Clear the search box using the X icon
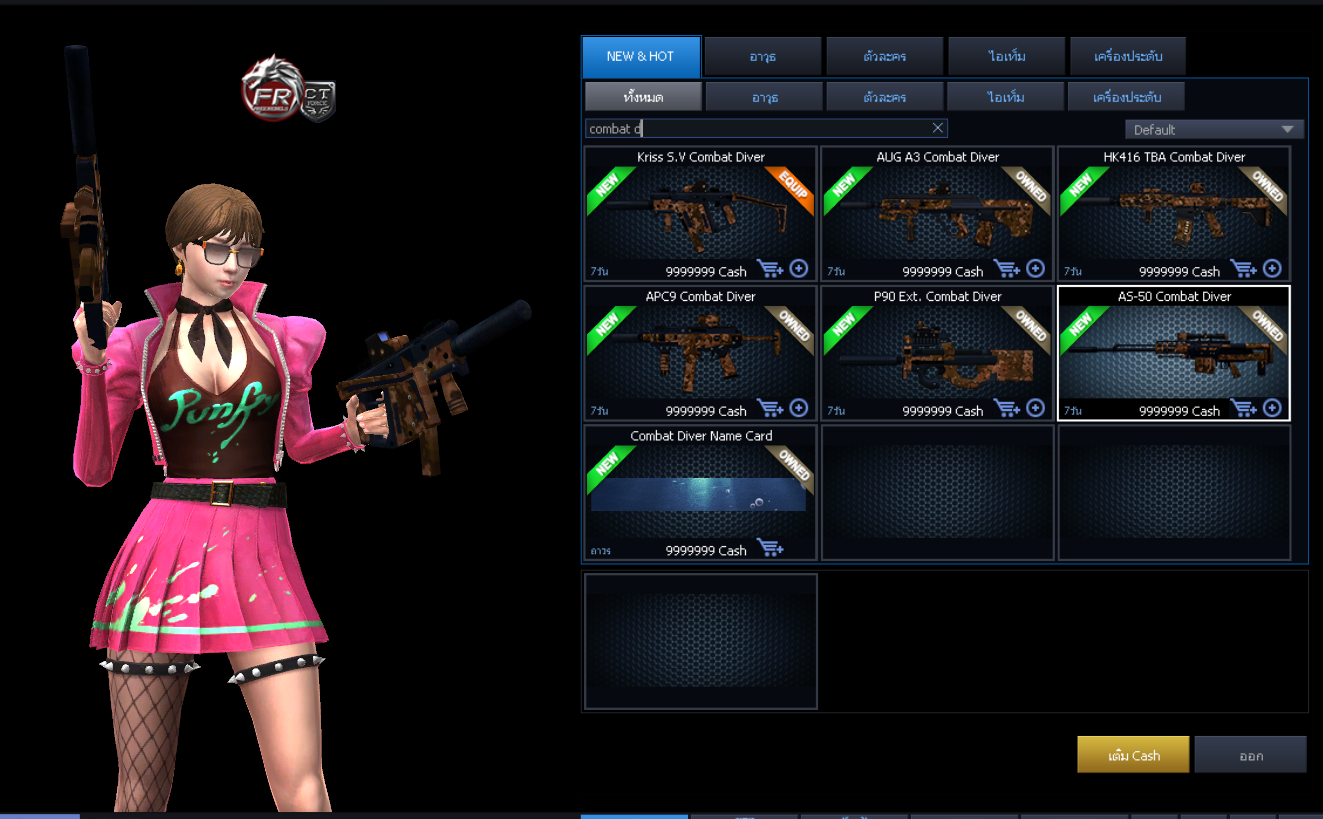 937,127
